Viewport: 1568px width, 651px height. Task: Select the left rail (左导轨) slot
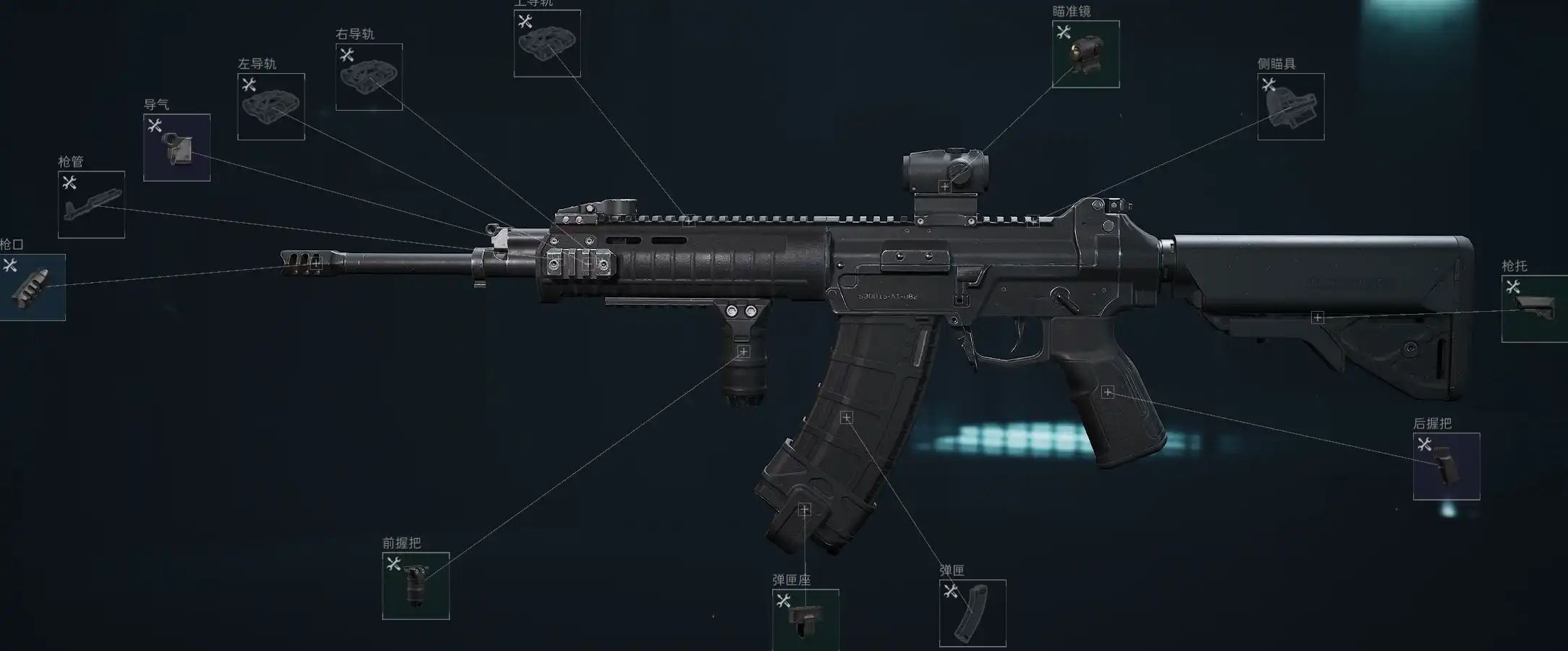pyautogui.click(x=271, y=106)
